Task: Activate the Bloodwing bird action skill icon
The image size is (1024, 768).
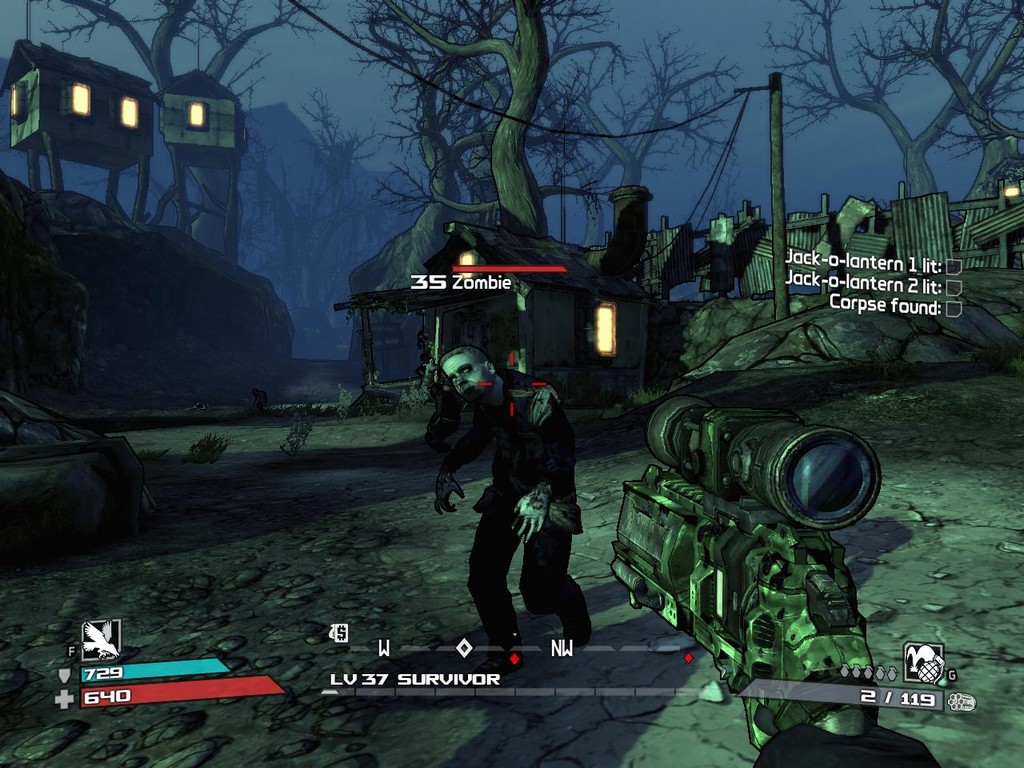Action: tap(101, 639)
